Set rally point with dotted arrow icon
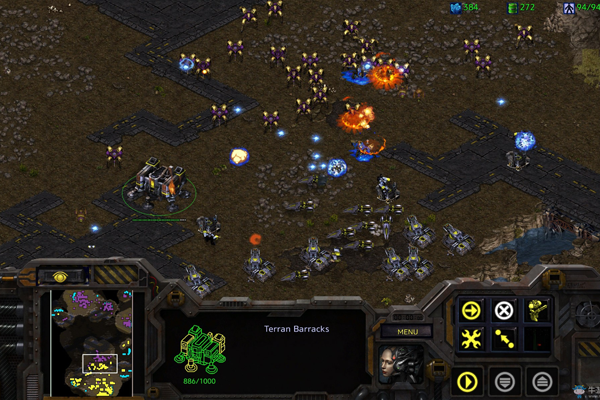The image size is (600, 400). click(505, 340)
